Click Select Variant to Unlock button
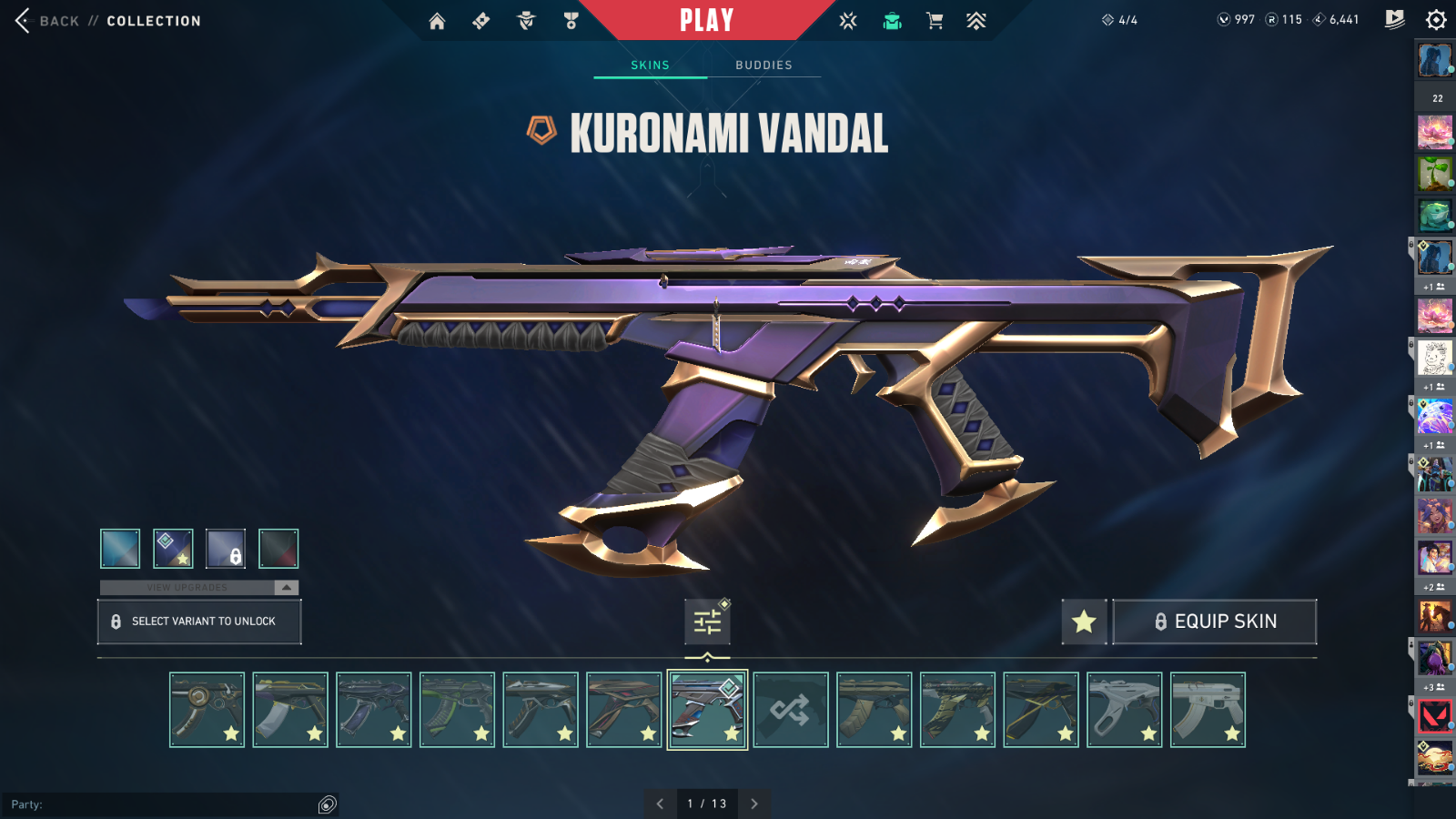 [199, 622]
